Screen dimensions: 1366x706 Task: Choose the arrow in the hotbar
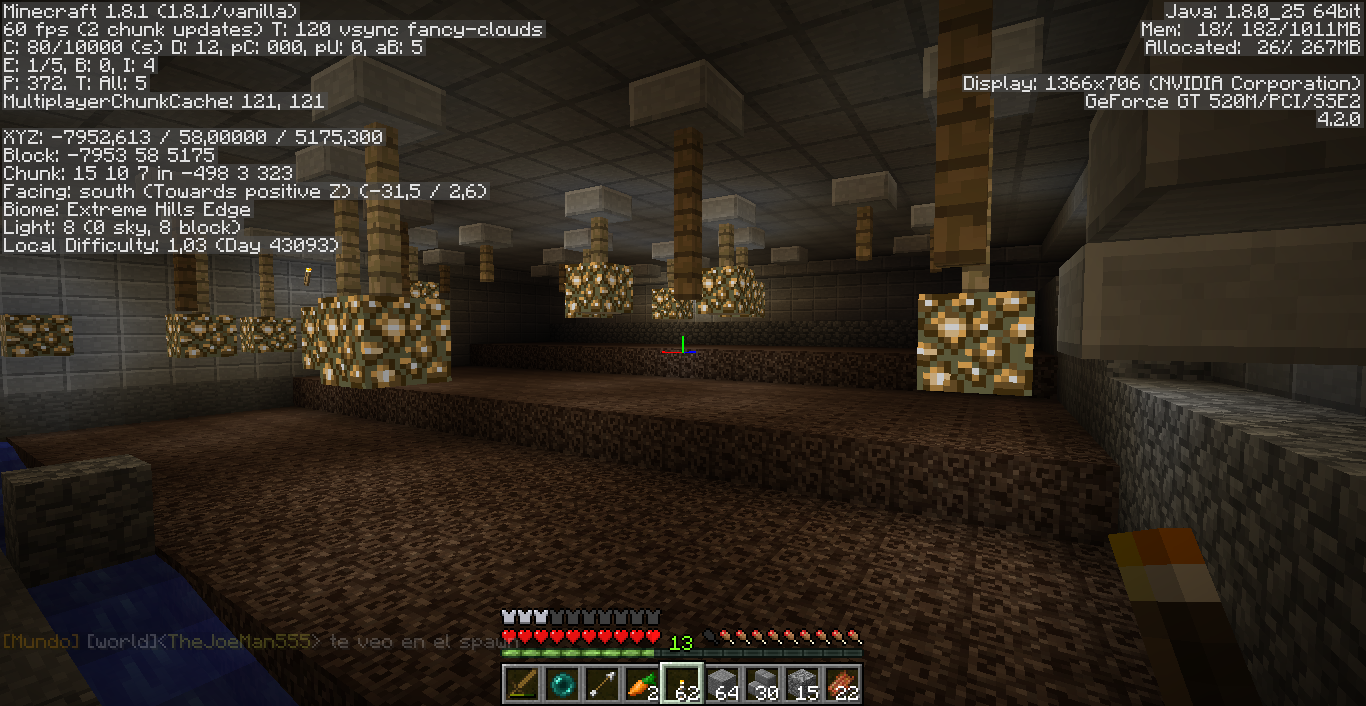pyautogui.click(x=602, y=684)
